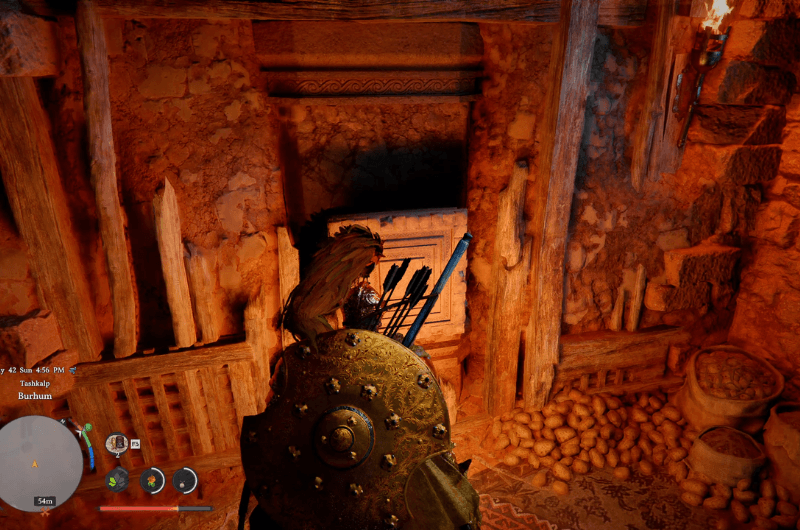
Task: Select the round pouch item slot
Action: tap(184, 480)
